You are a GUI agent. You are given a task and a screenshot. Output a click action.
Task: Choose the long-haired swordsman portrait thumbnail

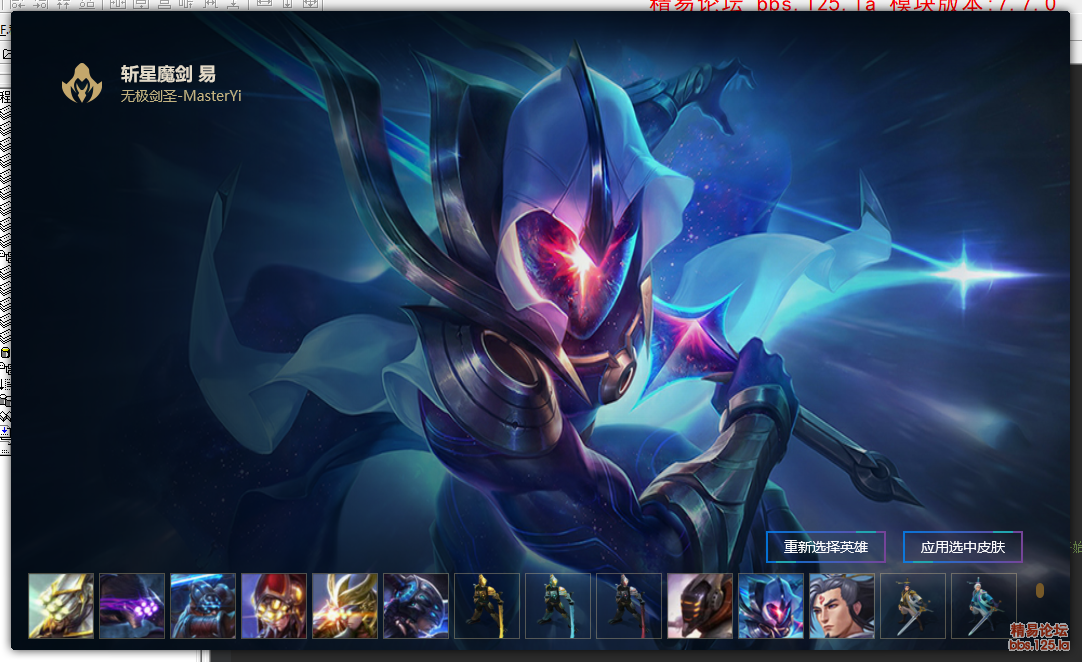[x=842, y=605]
